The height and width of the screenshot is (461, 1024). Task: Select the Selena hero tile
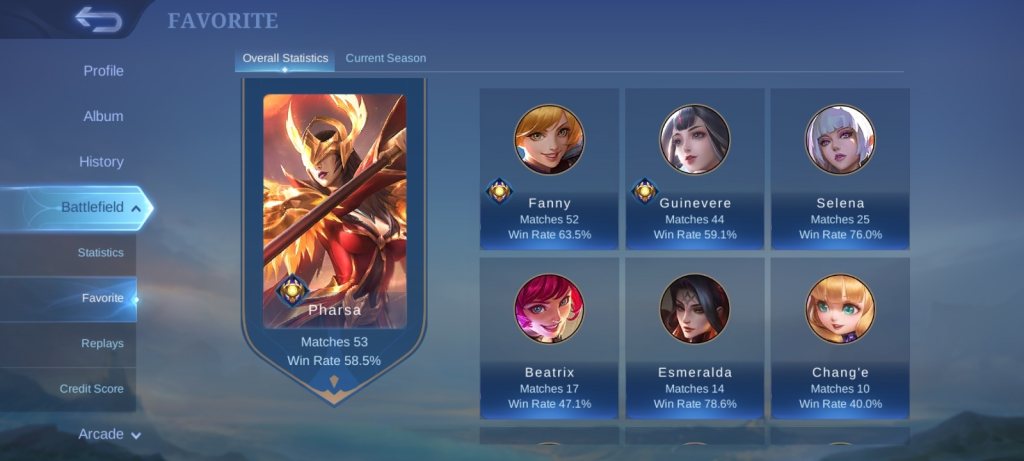[840, 168]
